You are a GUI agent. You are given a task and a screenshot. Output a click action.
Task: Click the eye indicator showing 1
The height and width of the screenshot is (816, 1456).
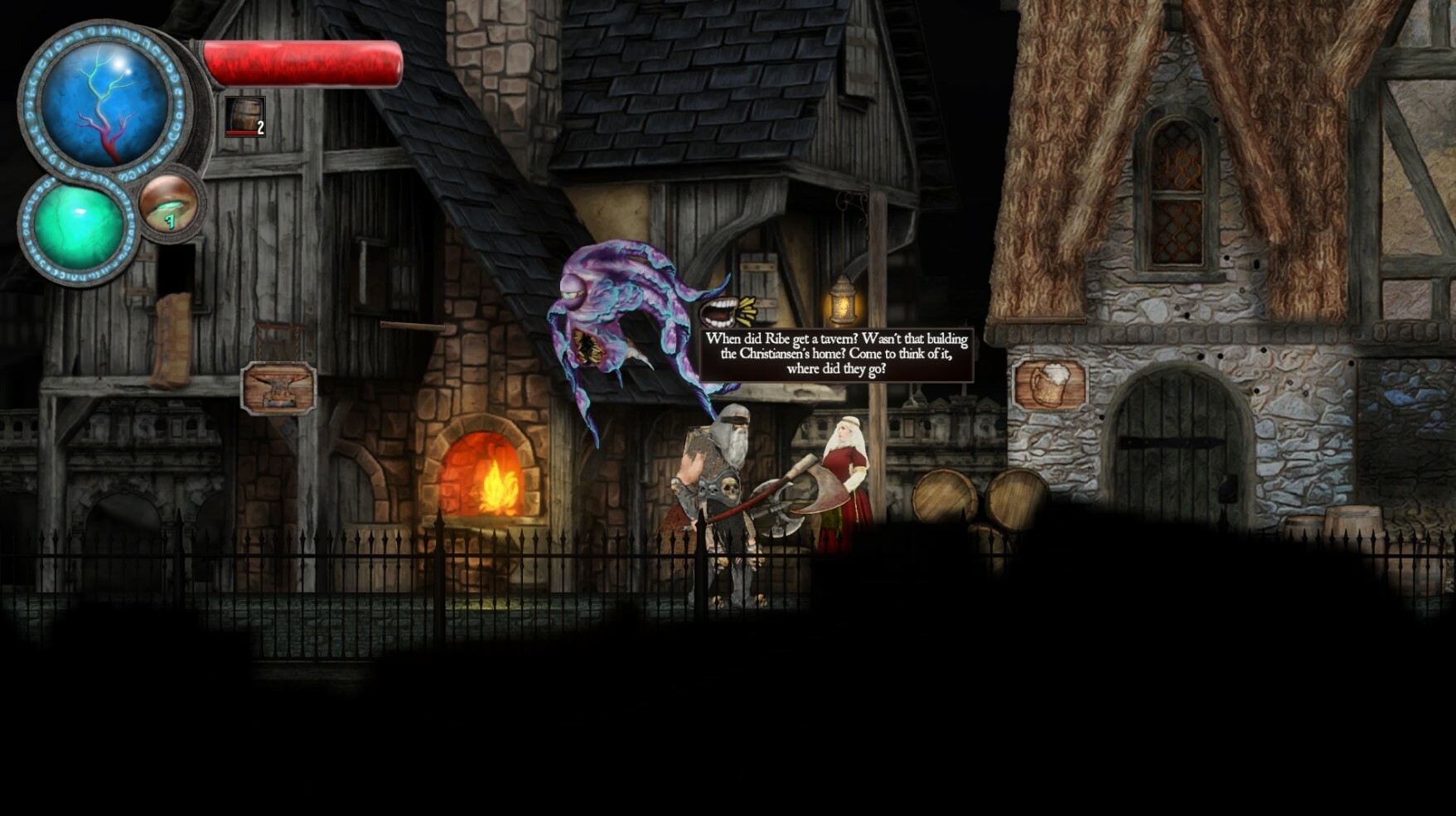tap(168, 205)
